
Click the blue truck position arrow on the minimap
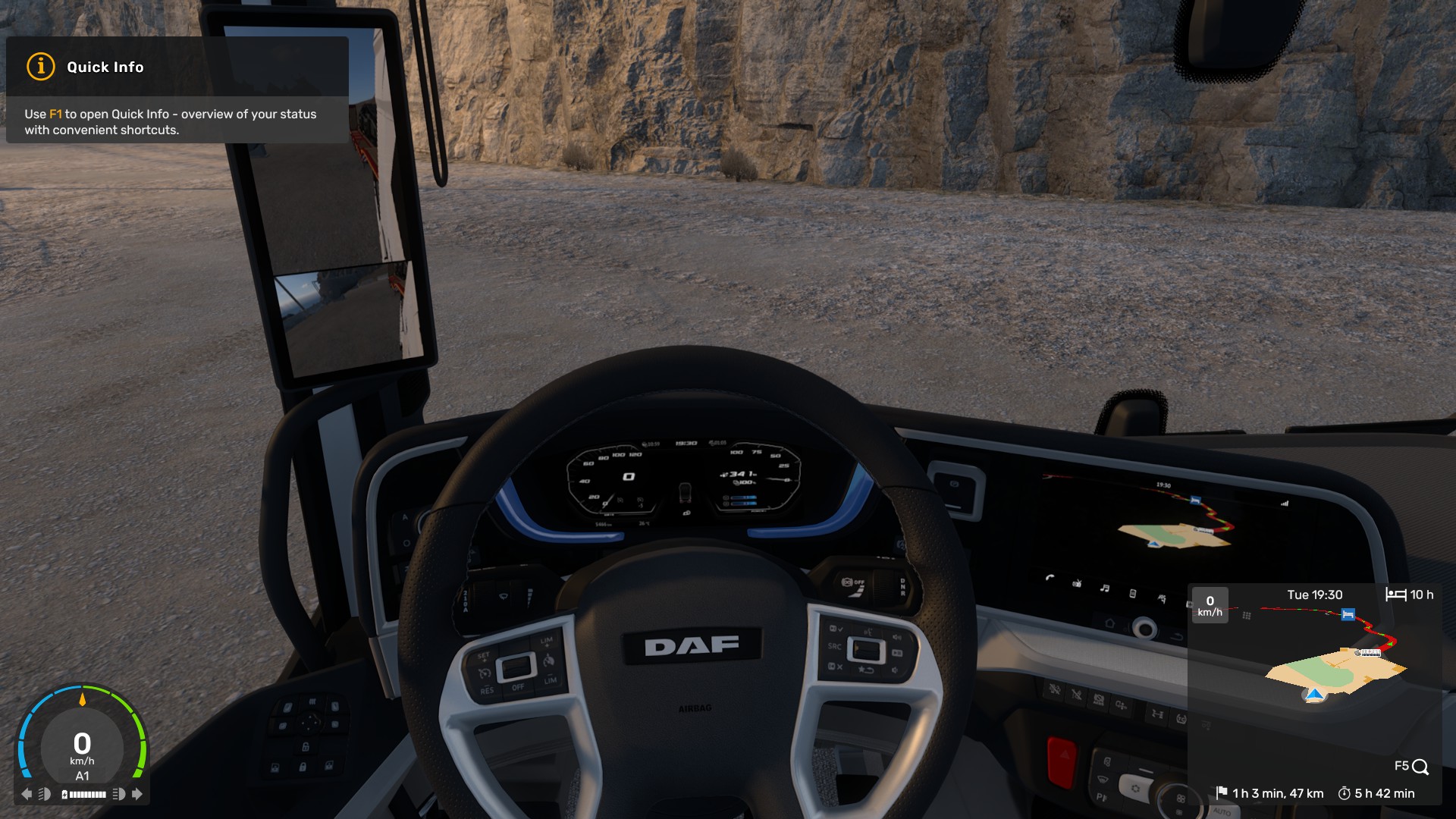click(x=1315, y=694)
